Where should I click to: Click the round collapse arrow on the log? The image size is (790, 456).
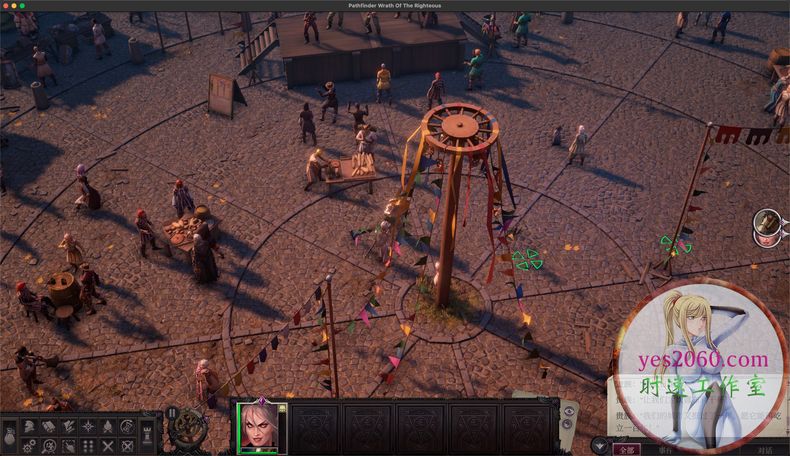600,446
